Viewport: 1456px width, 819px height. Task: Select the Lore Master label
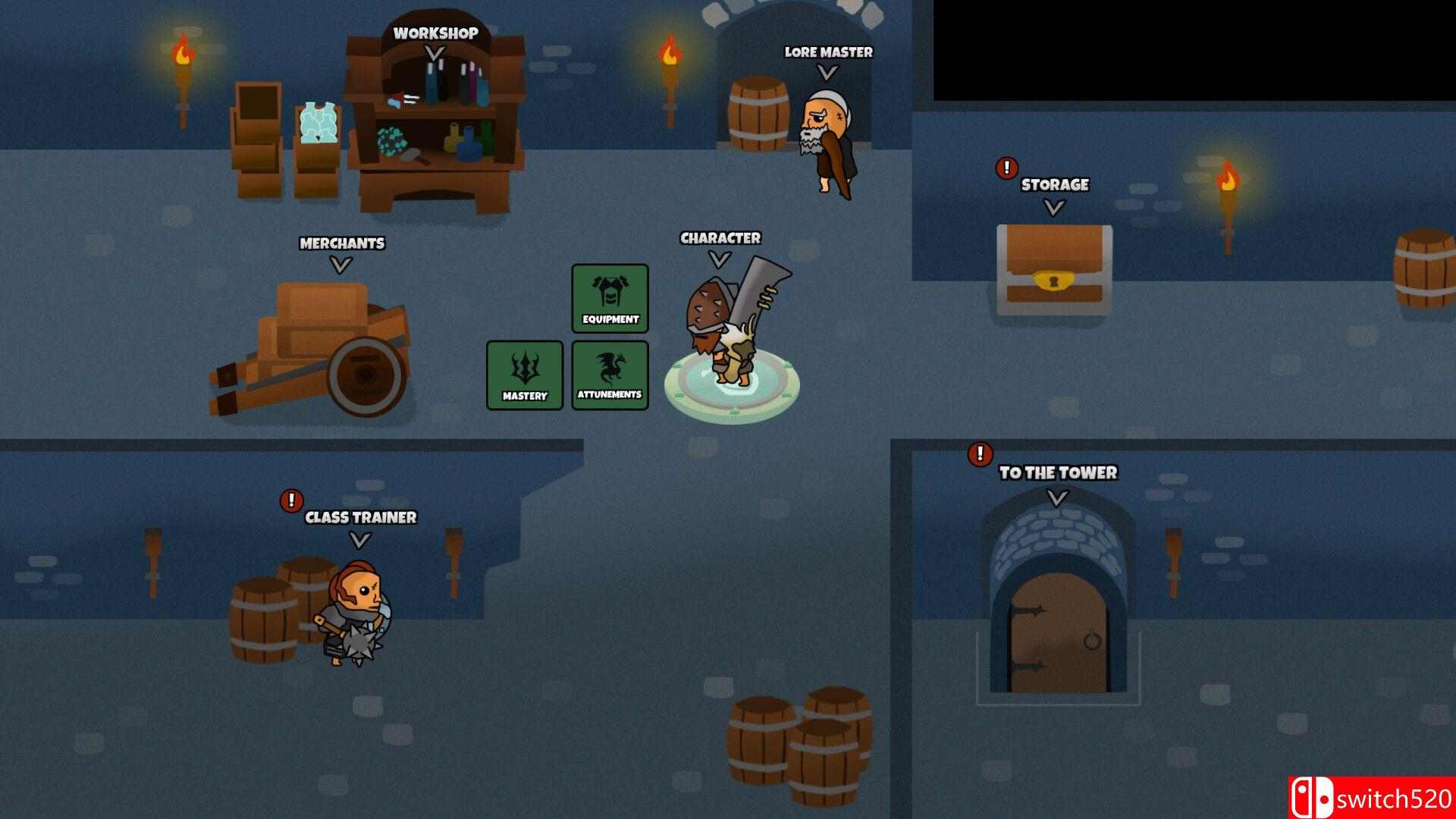828,52
